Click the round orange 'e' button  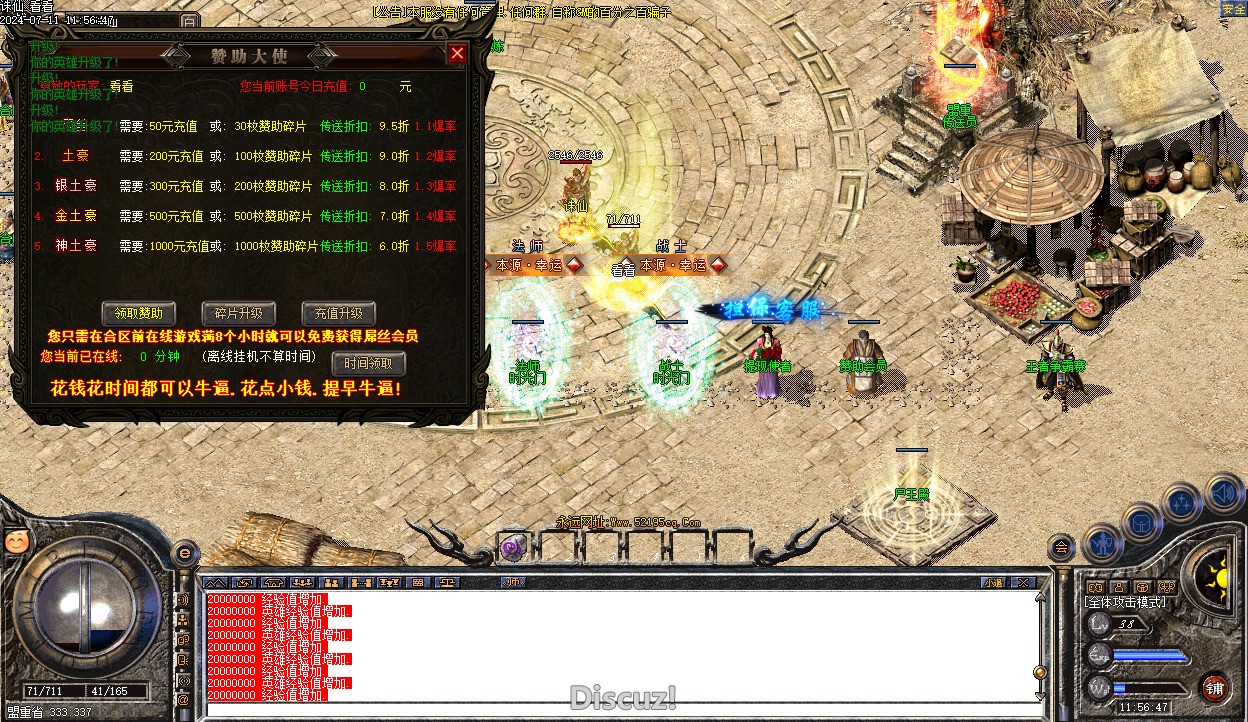click(x=185, y=551)
